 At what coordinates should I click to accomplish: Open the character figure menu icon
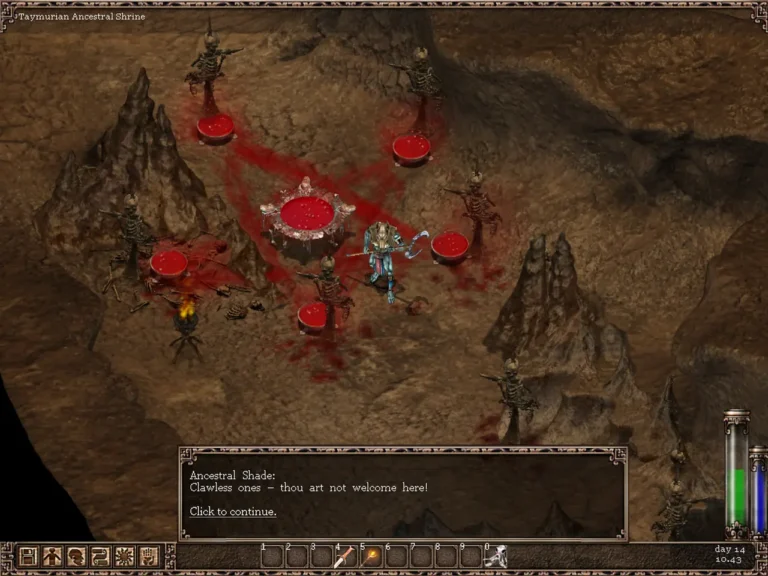52,556
